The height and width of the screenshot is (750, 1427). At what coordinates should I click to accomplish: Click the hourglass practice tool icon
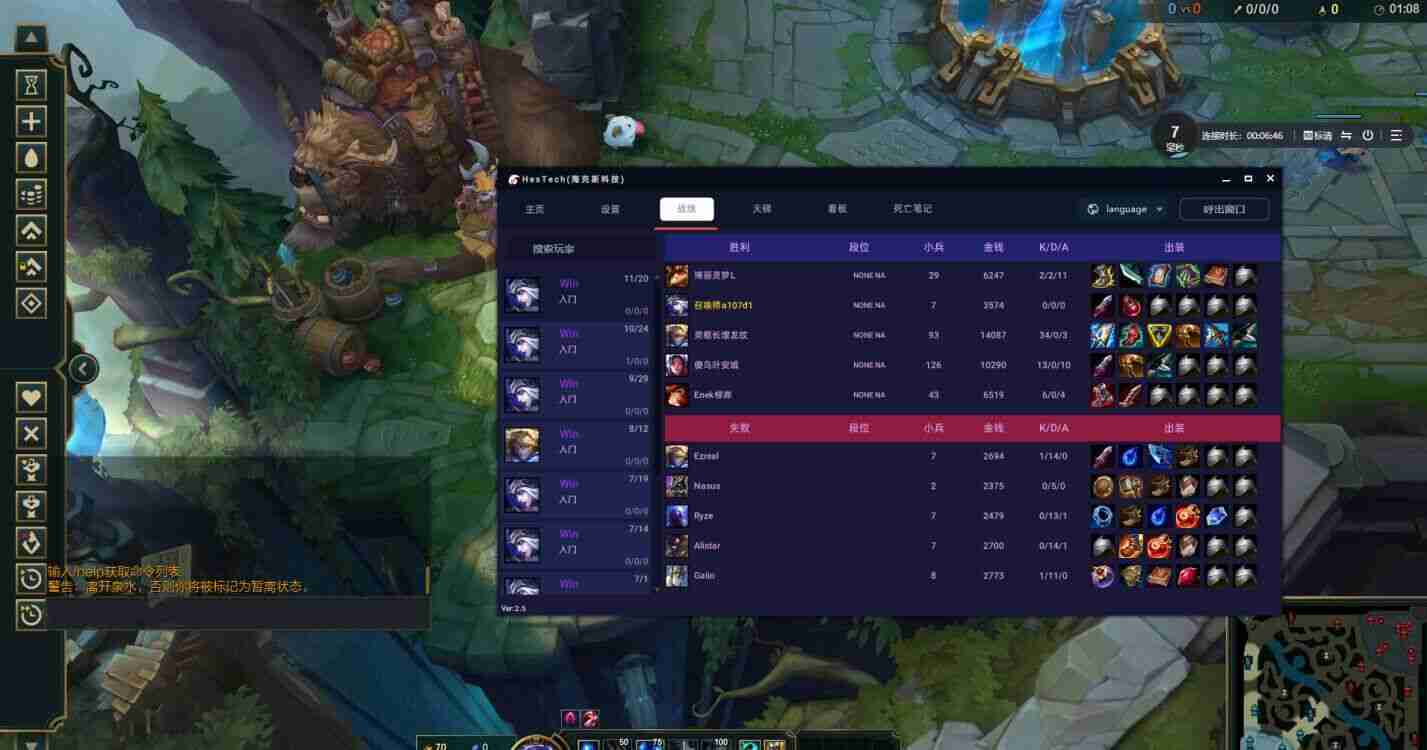[x=32, y=85]
